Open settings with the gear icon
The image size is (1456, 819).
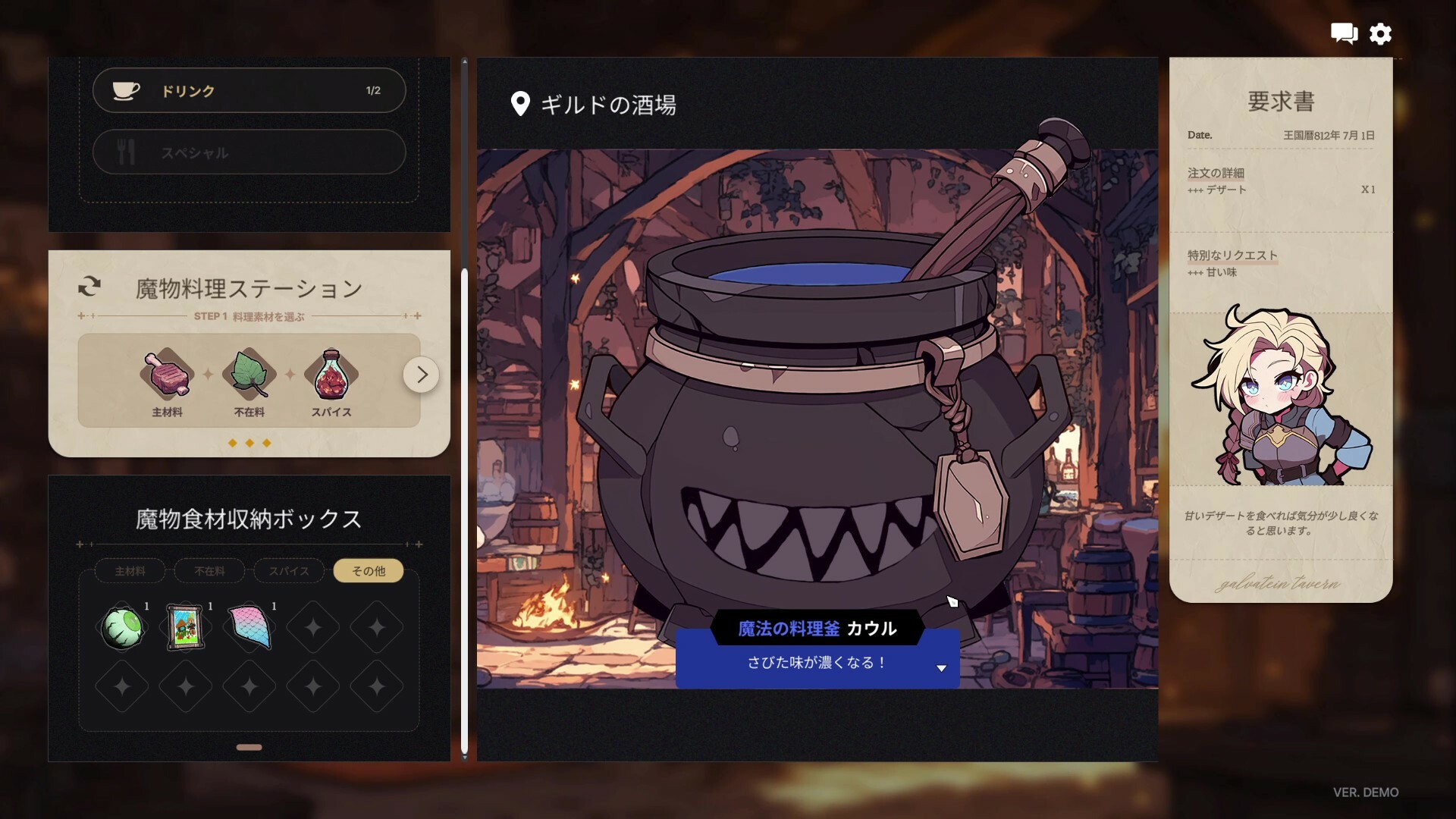pos(1380,33)
